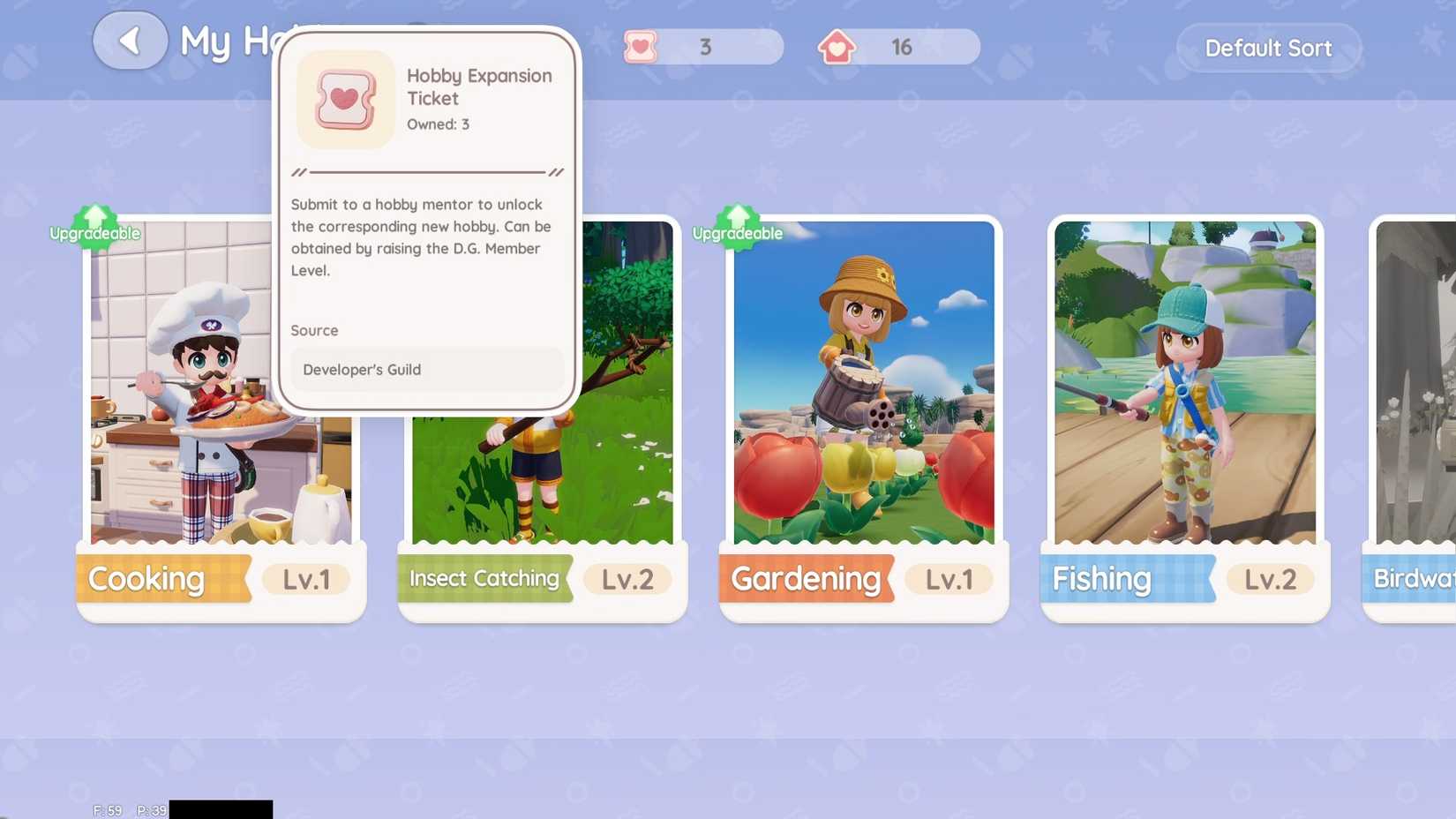Click the red house counter icon showing 16
1456x819 pixels.
click(x=836, y=48)
